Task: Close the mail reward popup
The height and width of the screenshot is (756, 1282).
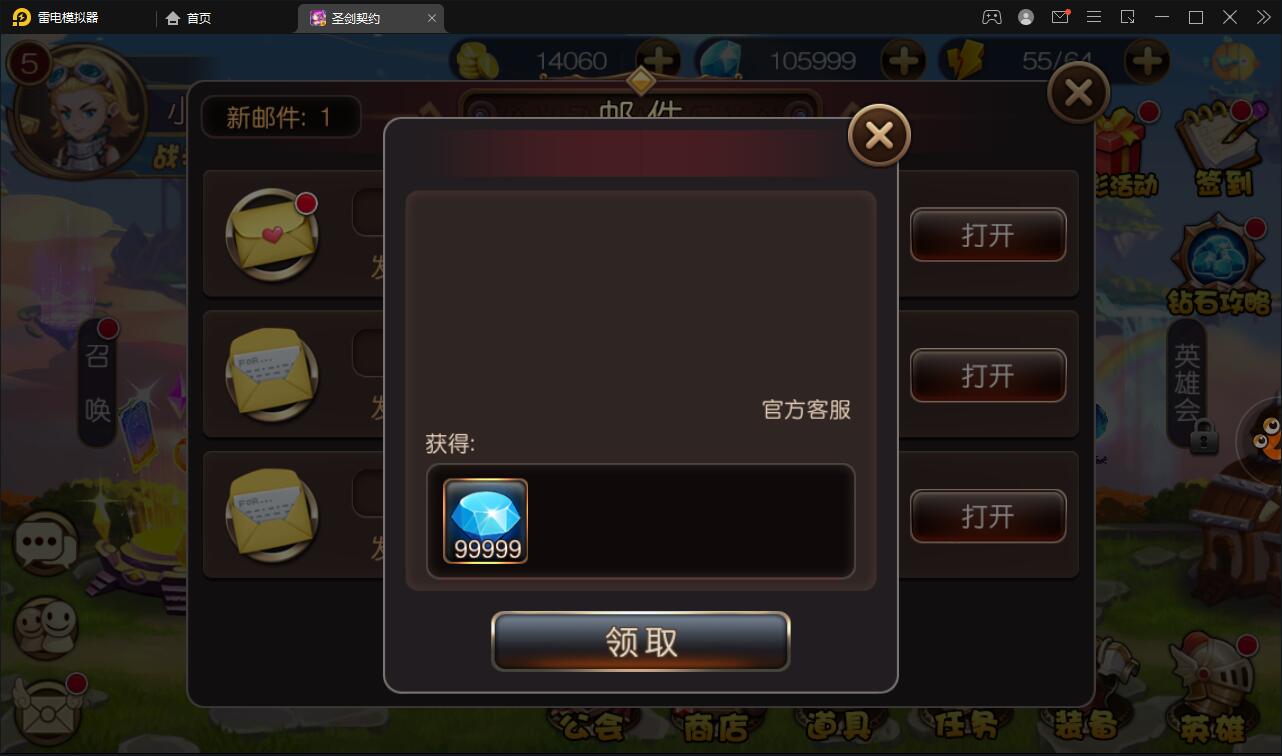Action: 879,134
